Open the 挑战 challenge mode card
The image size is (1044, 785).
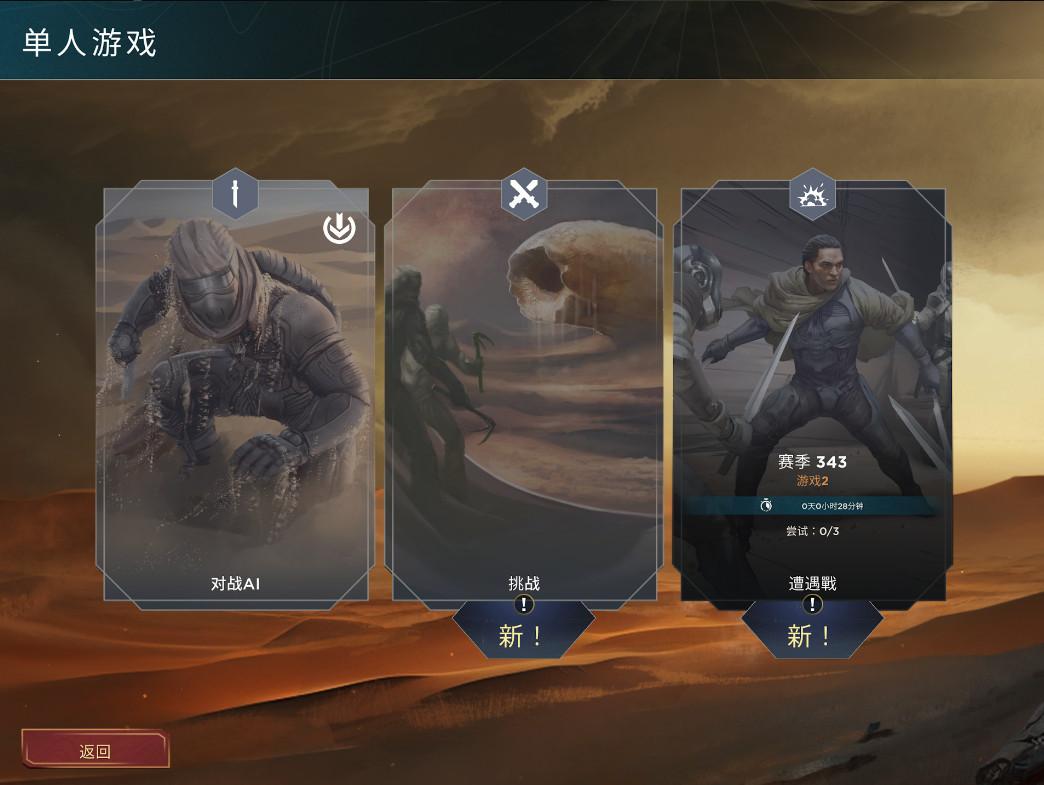click(523, 400)
